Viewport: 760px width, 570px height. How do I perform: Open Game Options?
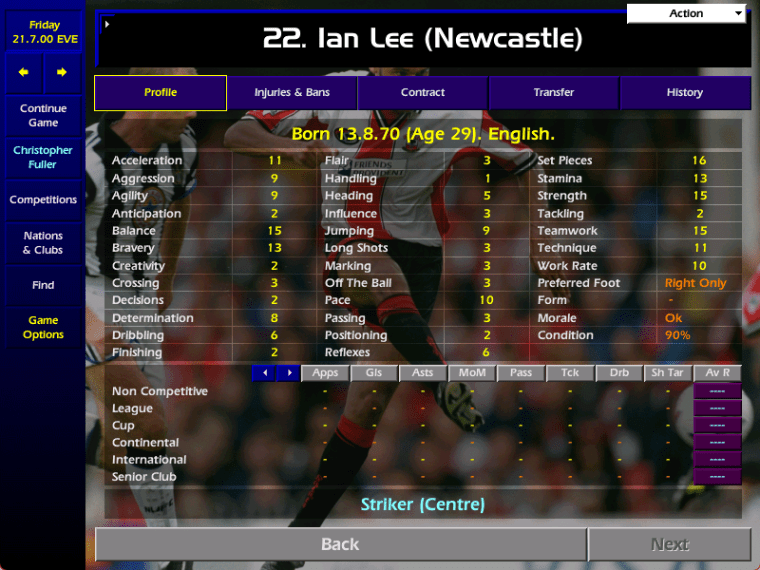[x=43, y=328]
